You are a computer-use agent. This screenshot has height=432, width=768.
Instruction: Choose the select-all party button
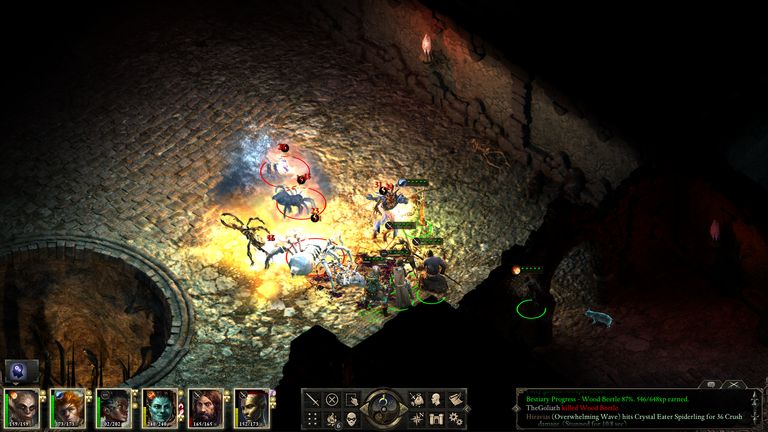351,399
